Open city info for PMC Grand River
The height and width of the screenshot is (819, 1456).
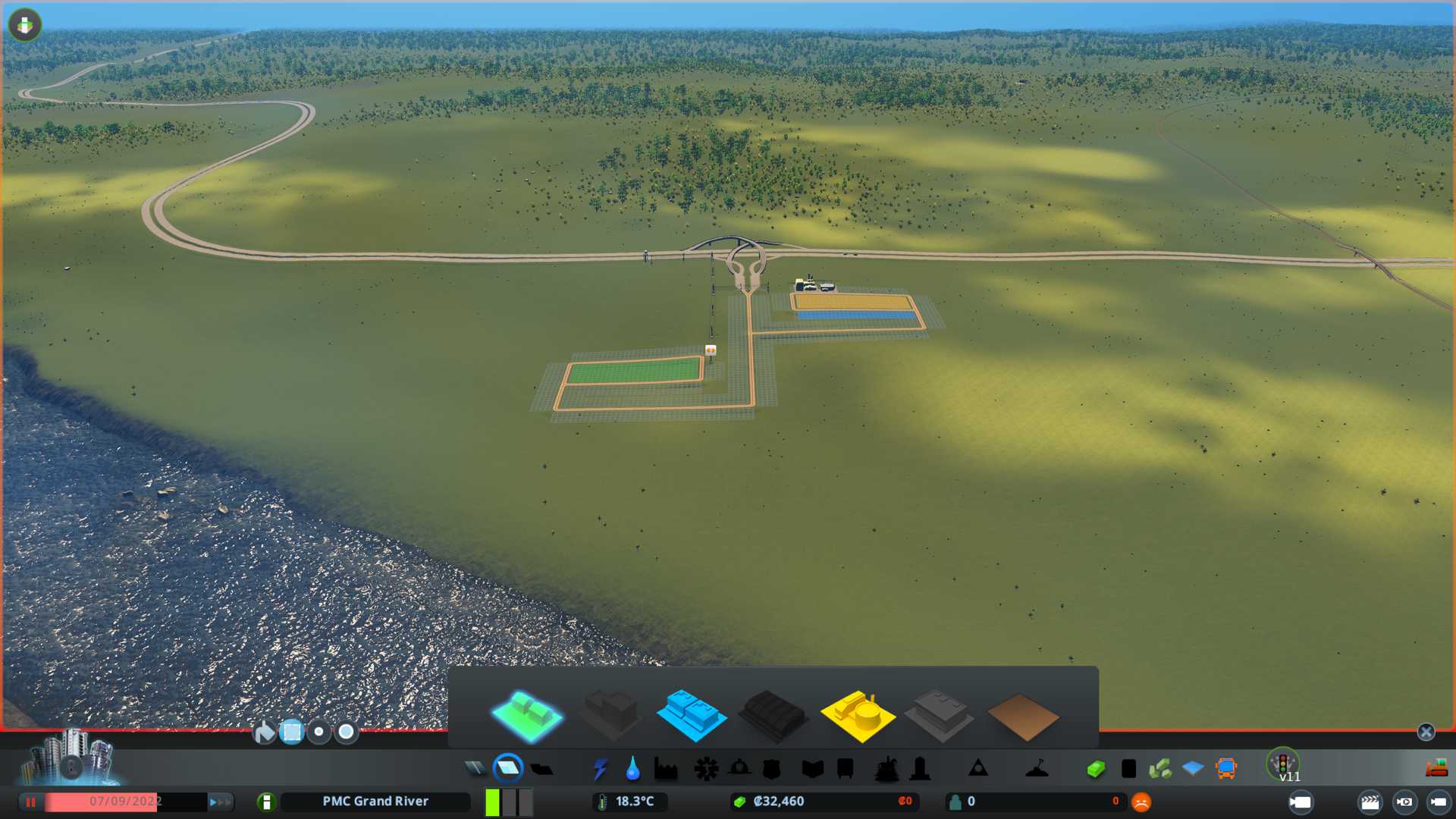pyautogui.click(x=266, y=802)
